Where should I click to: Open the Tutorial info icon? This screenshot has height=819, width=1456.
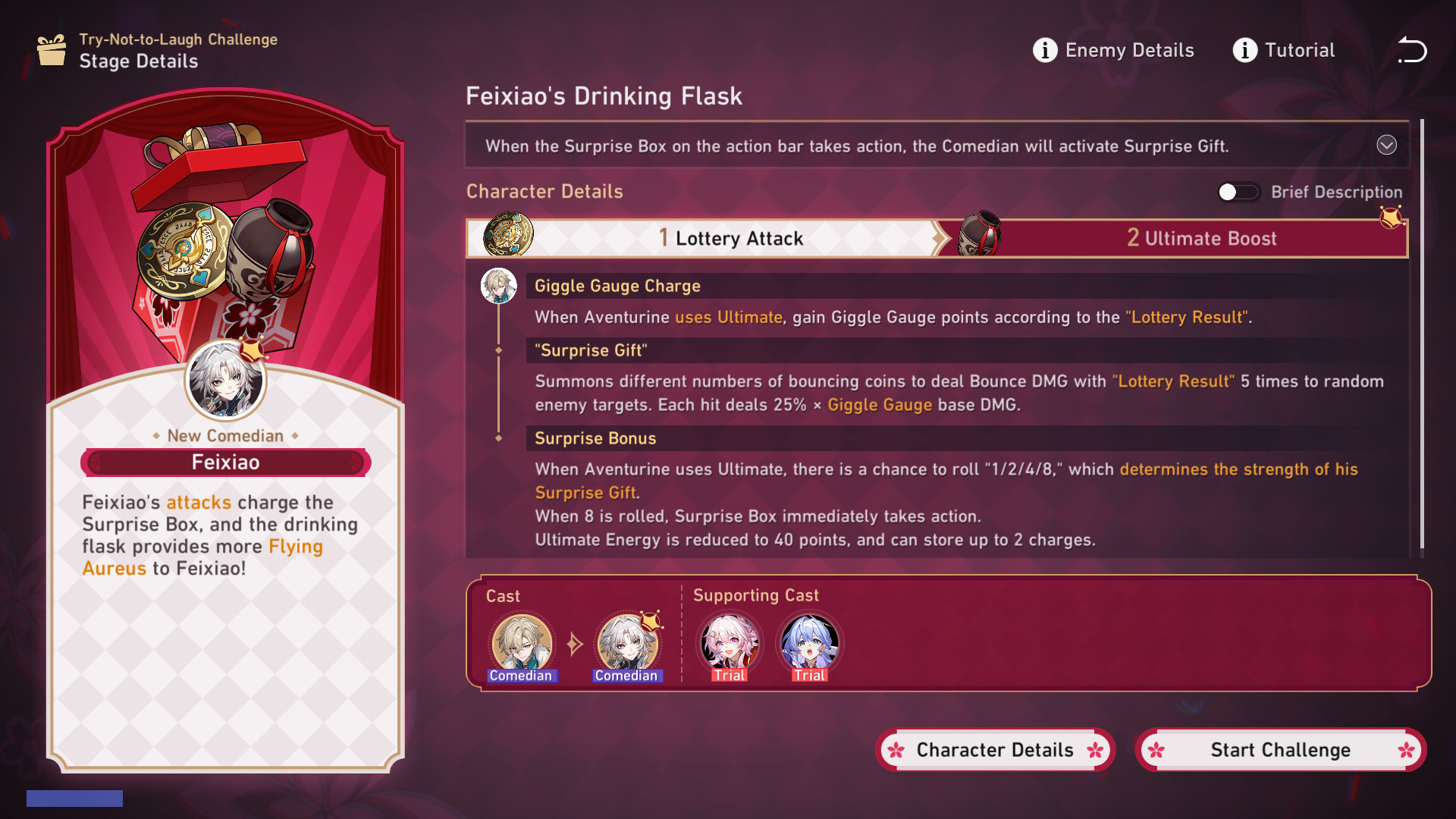[x=1244, y=50]
